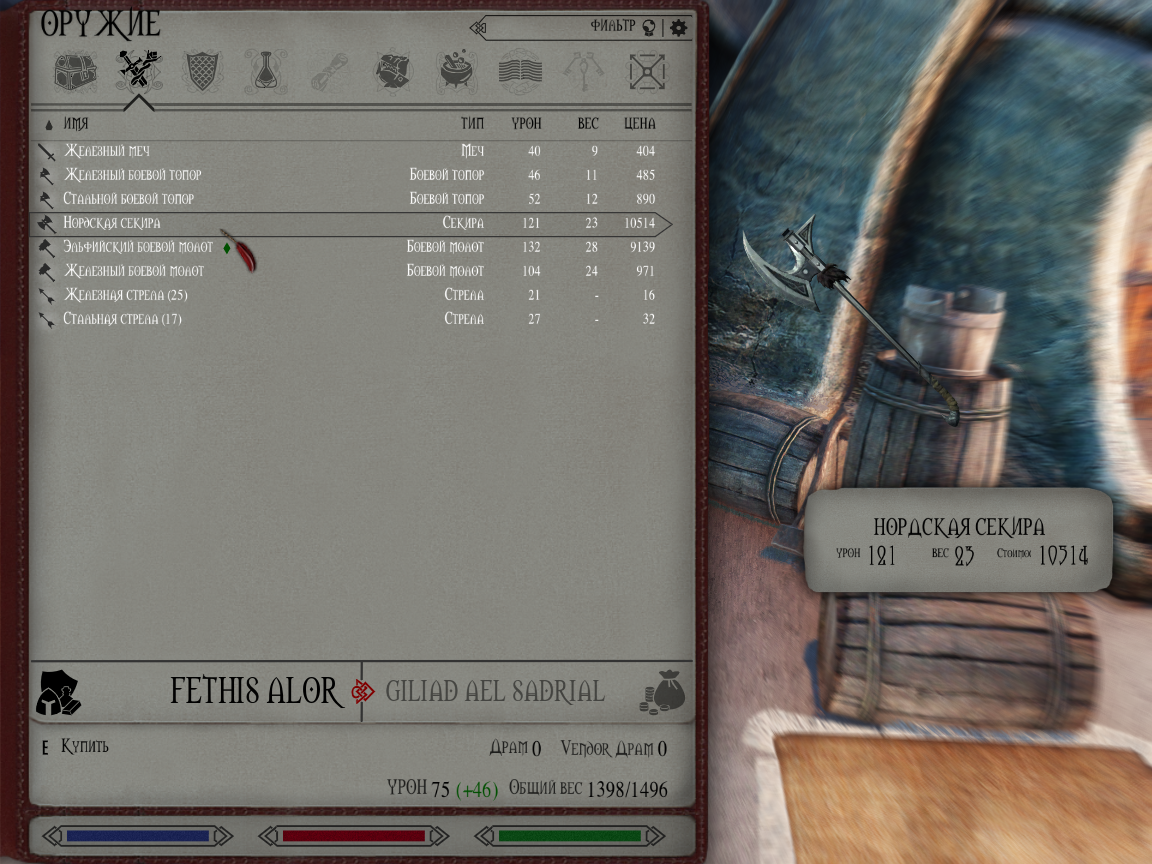Show the books category

[520, 71]
